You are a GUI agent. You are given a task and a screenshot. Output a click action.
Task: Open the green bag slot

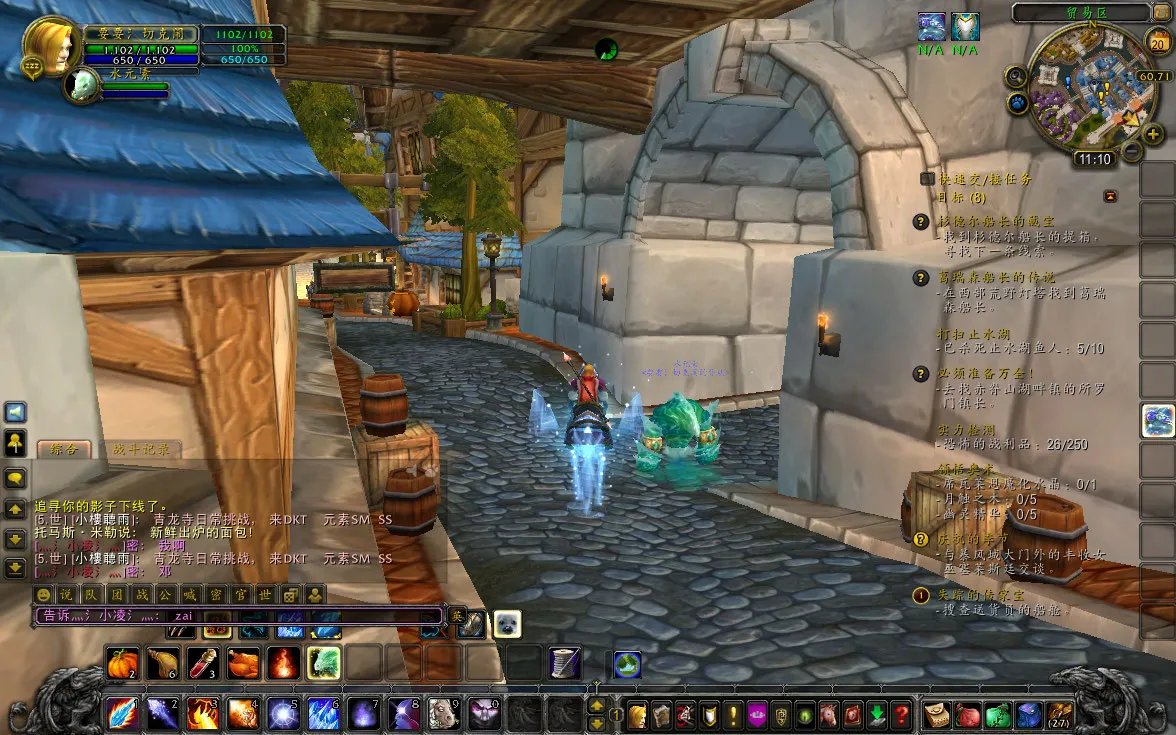pos(998,714)
